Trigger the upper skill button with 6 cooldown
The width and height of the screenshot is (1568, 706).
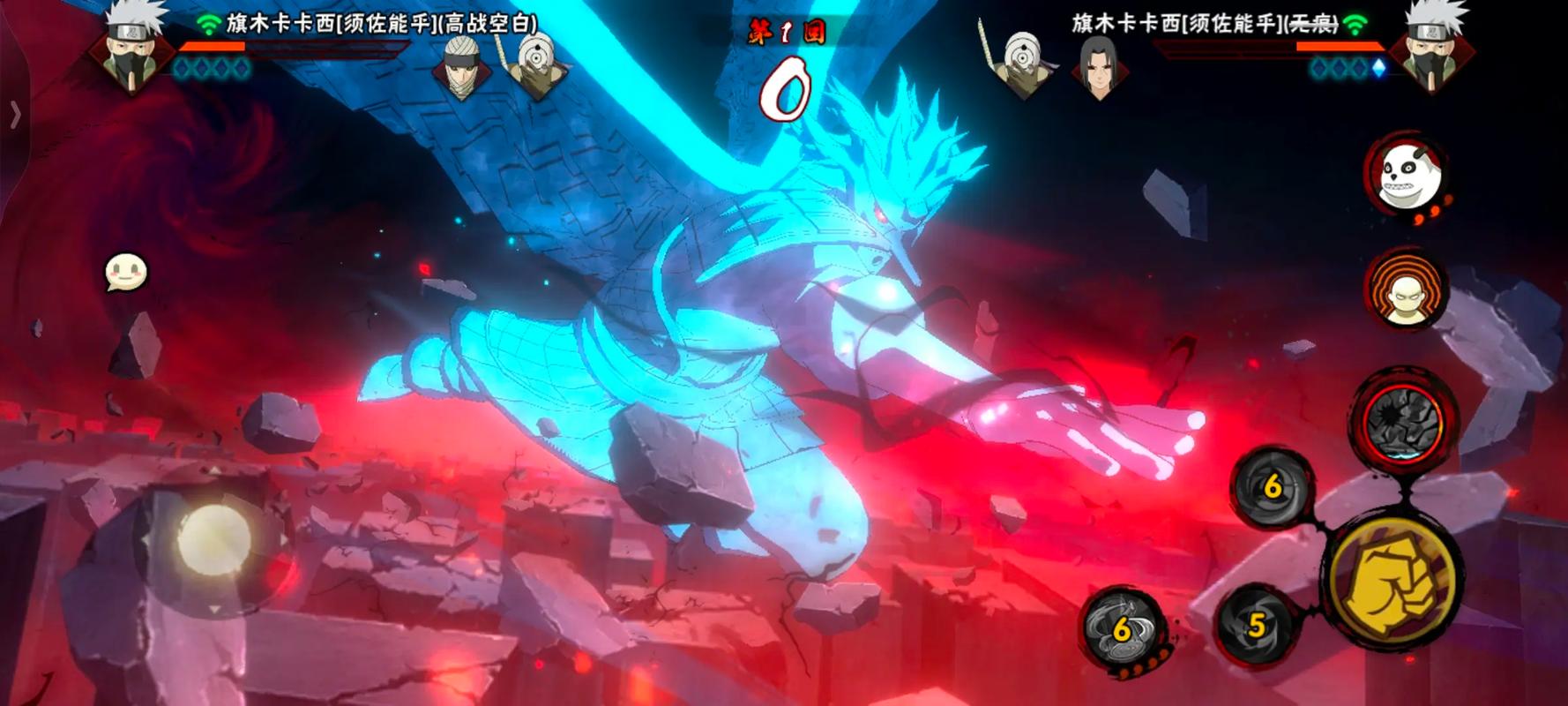click(x=1271, y=486)
